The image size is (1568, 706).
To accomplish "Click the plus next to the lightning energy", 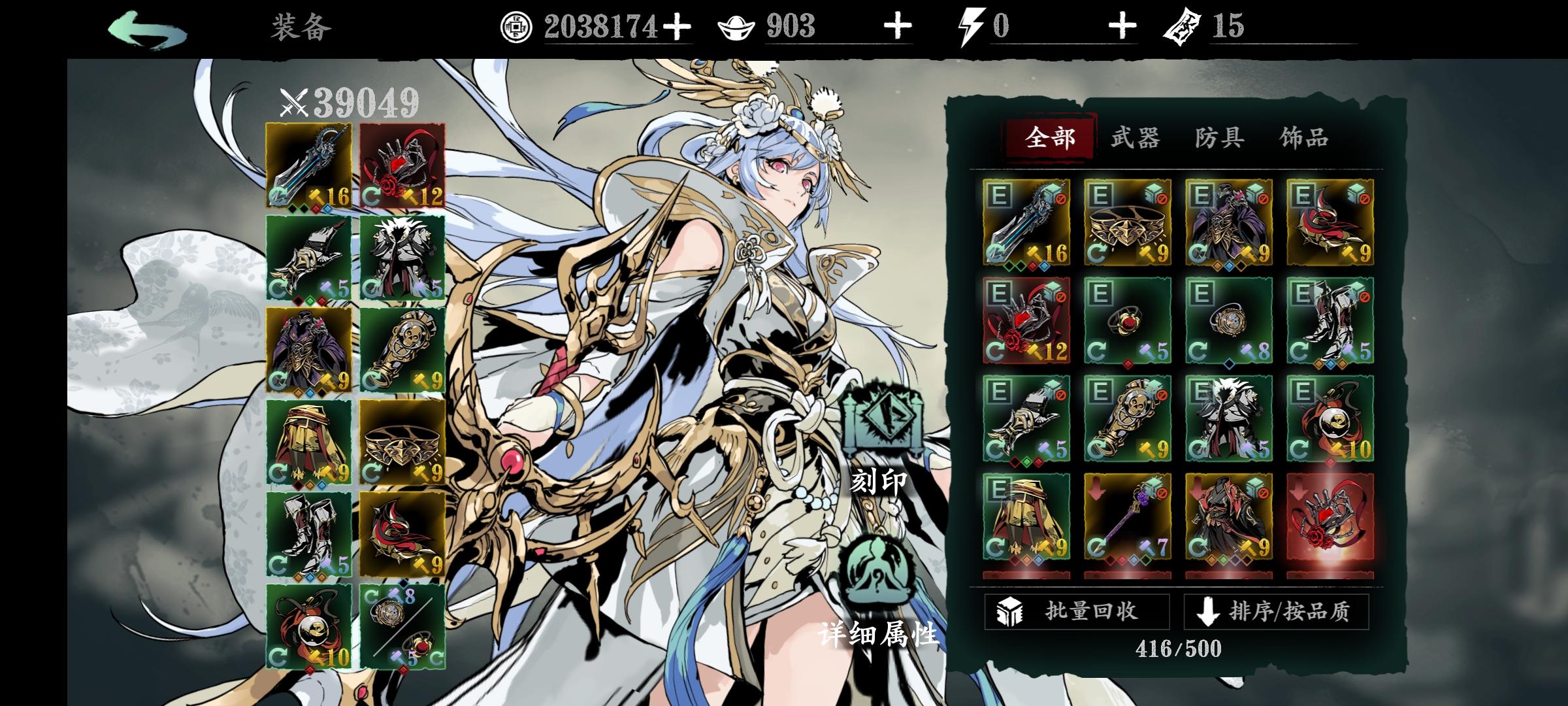I will pos(1122,25).
